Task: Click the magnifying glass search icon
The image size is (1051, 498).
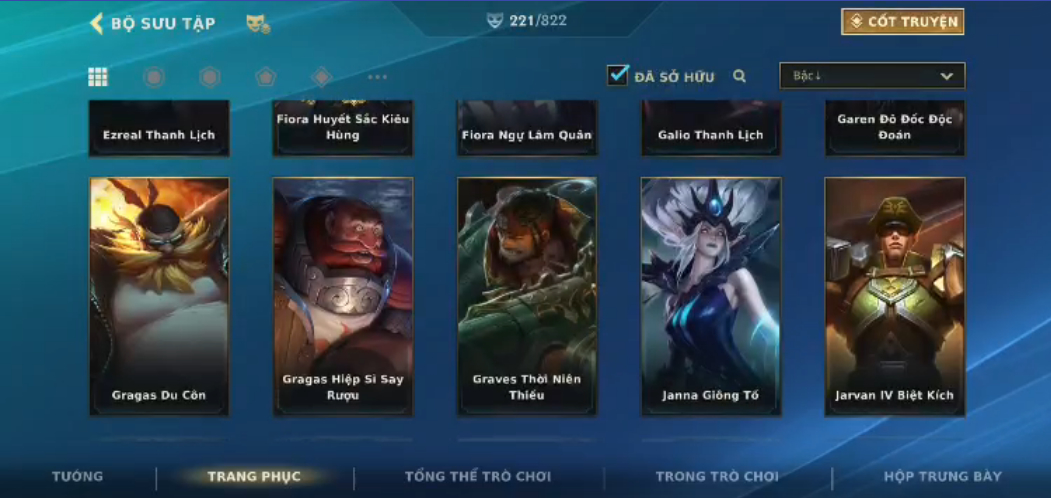Action: (x=739, y=76)
